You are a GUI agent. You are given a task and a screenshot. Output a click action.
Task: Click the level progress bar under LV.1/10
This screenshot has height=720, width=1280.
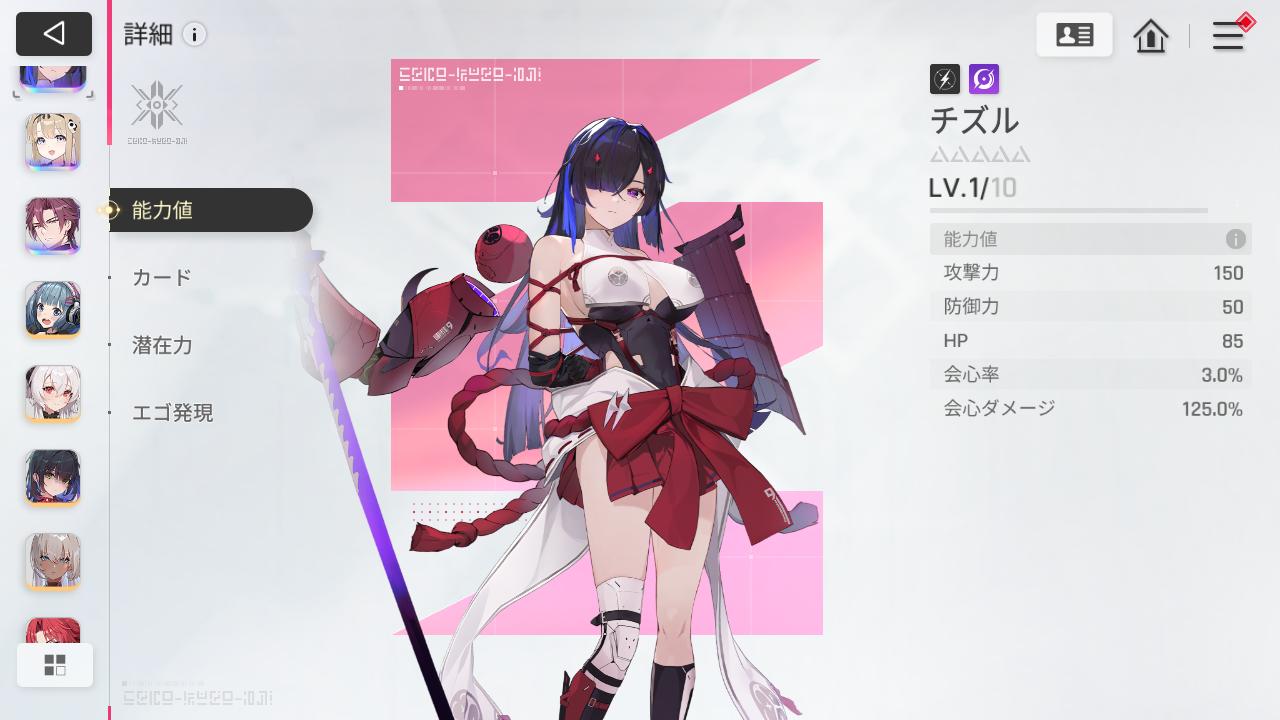click(1067, 210)
